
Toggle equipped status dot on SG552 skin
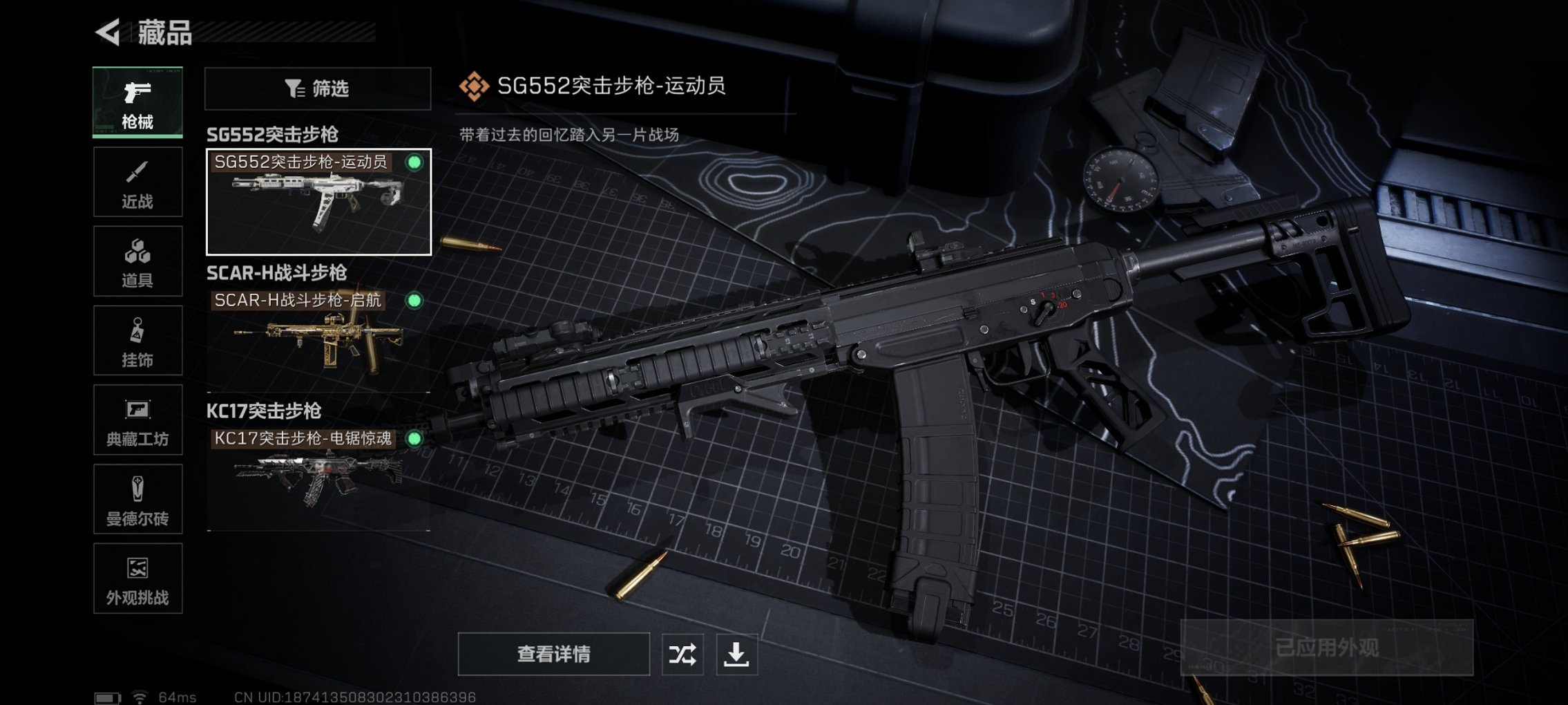[x=414, y=163]
